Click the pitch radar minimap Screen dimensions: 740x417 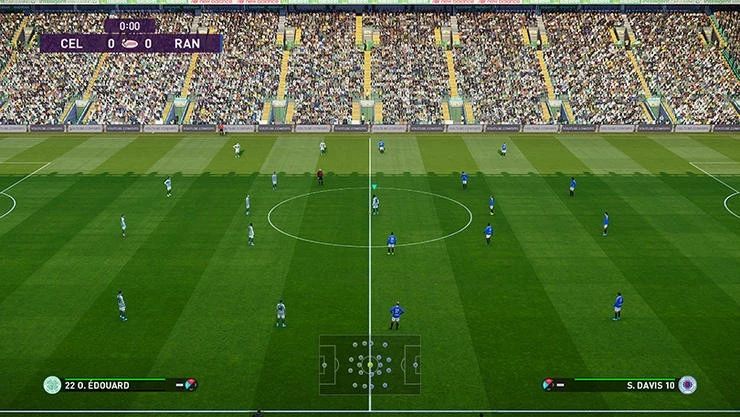coord(370,364)
